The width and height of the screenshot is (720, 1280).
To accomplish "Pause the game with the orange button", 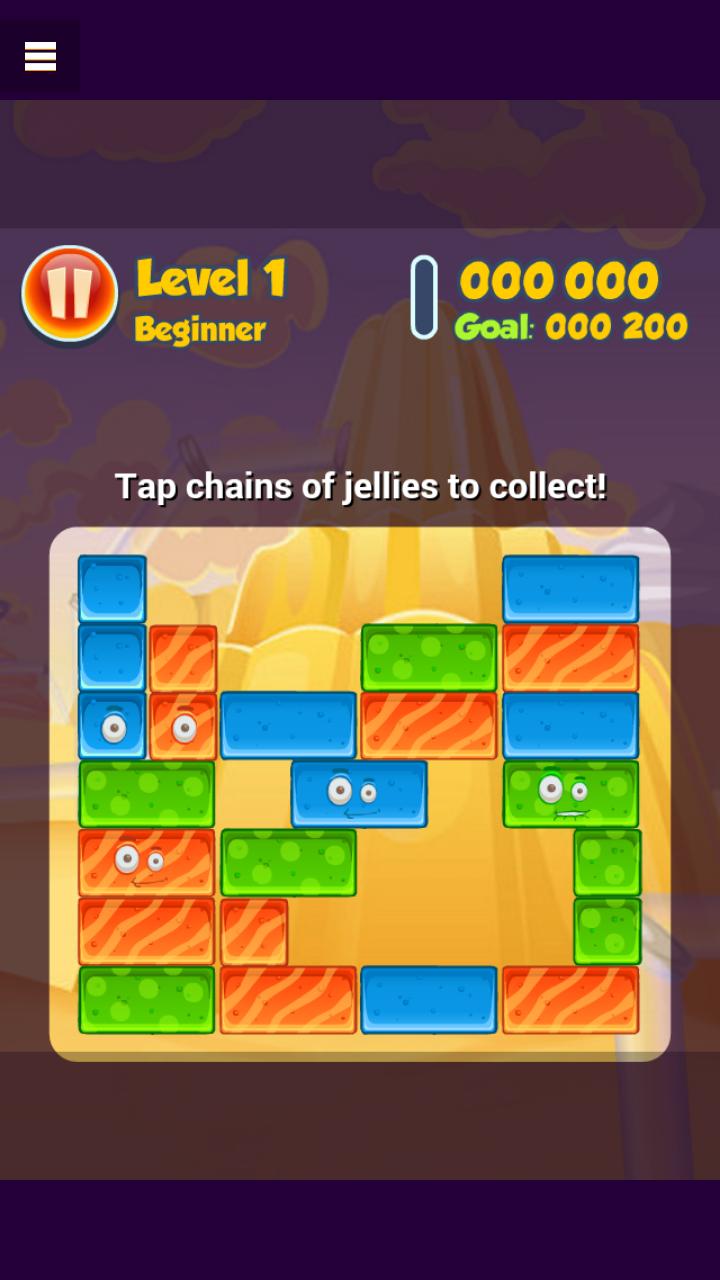I will pyautogui.click(x=69, y=293).
